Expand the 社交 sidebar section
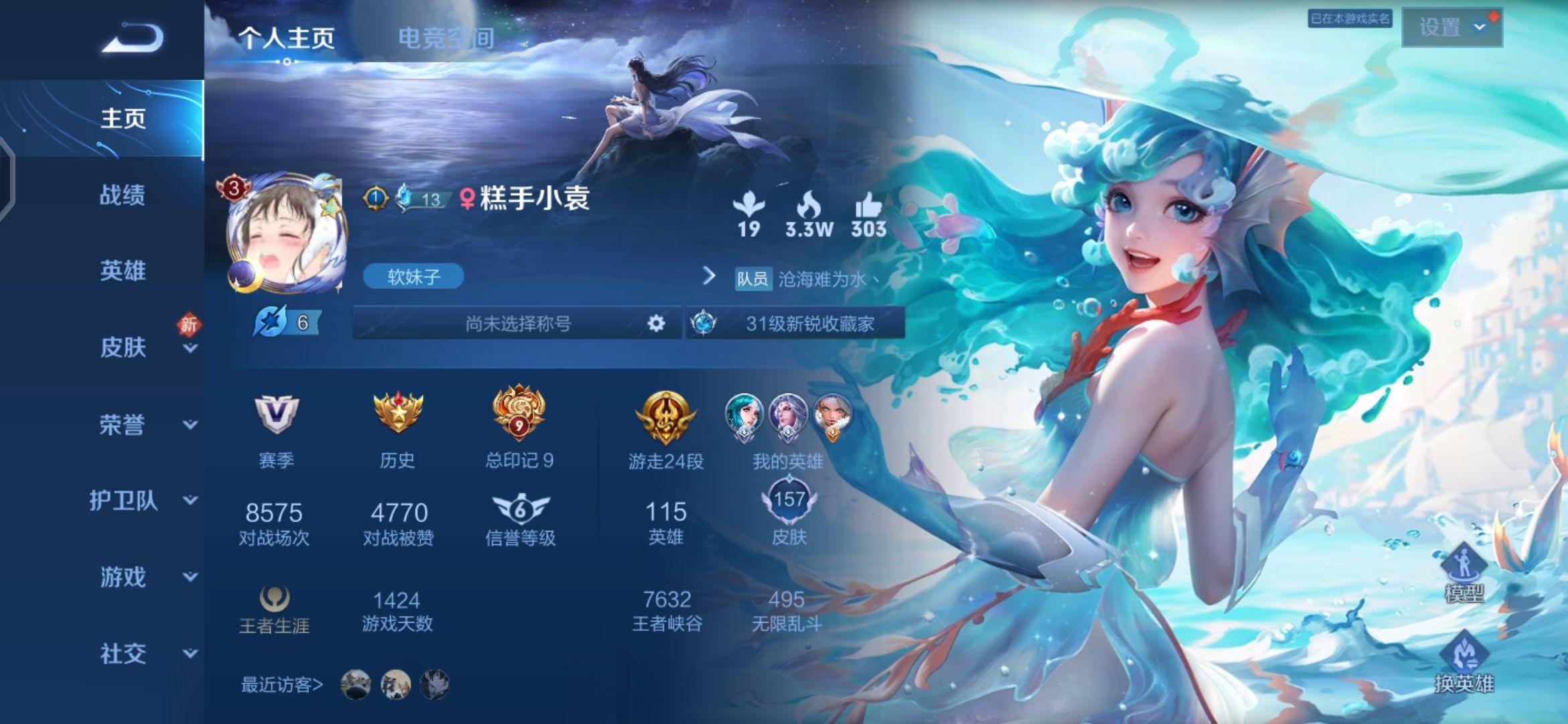 click(122, 652)
